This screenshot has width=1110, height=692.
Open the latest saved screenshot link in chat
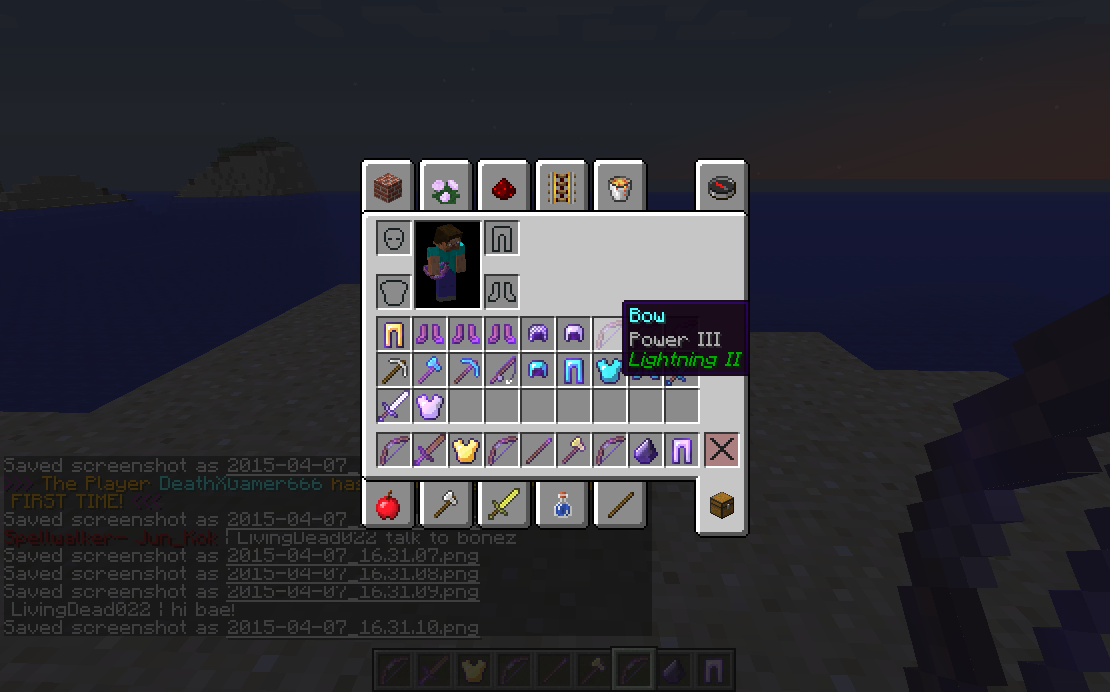coord(352,628)
